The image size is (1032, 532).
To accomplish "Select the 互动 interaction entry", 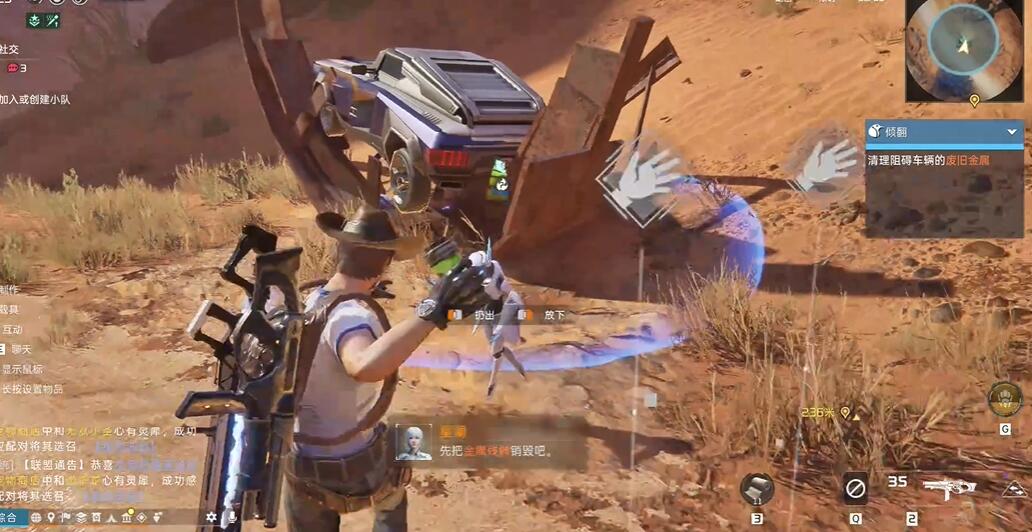I will pyautogui.click(x=12, y=329).
